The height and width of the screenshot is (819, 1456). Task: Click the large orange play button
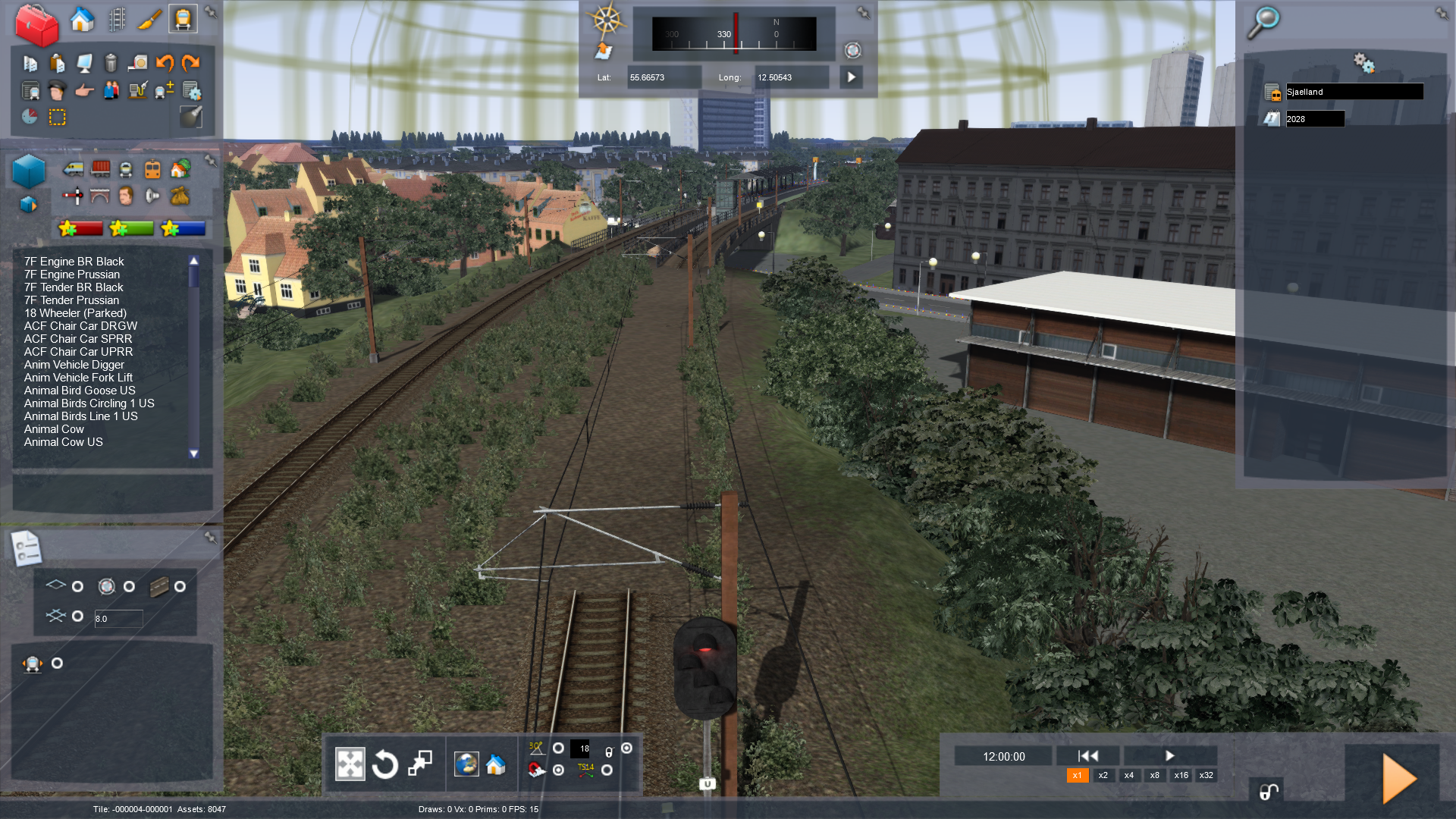pyautogui.click(x=1398, y=778)
